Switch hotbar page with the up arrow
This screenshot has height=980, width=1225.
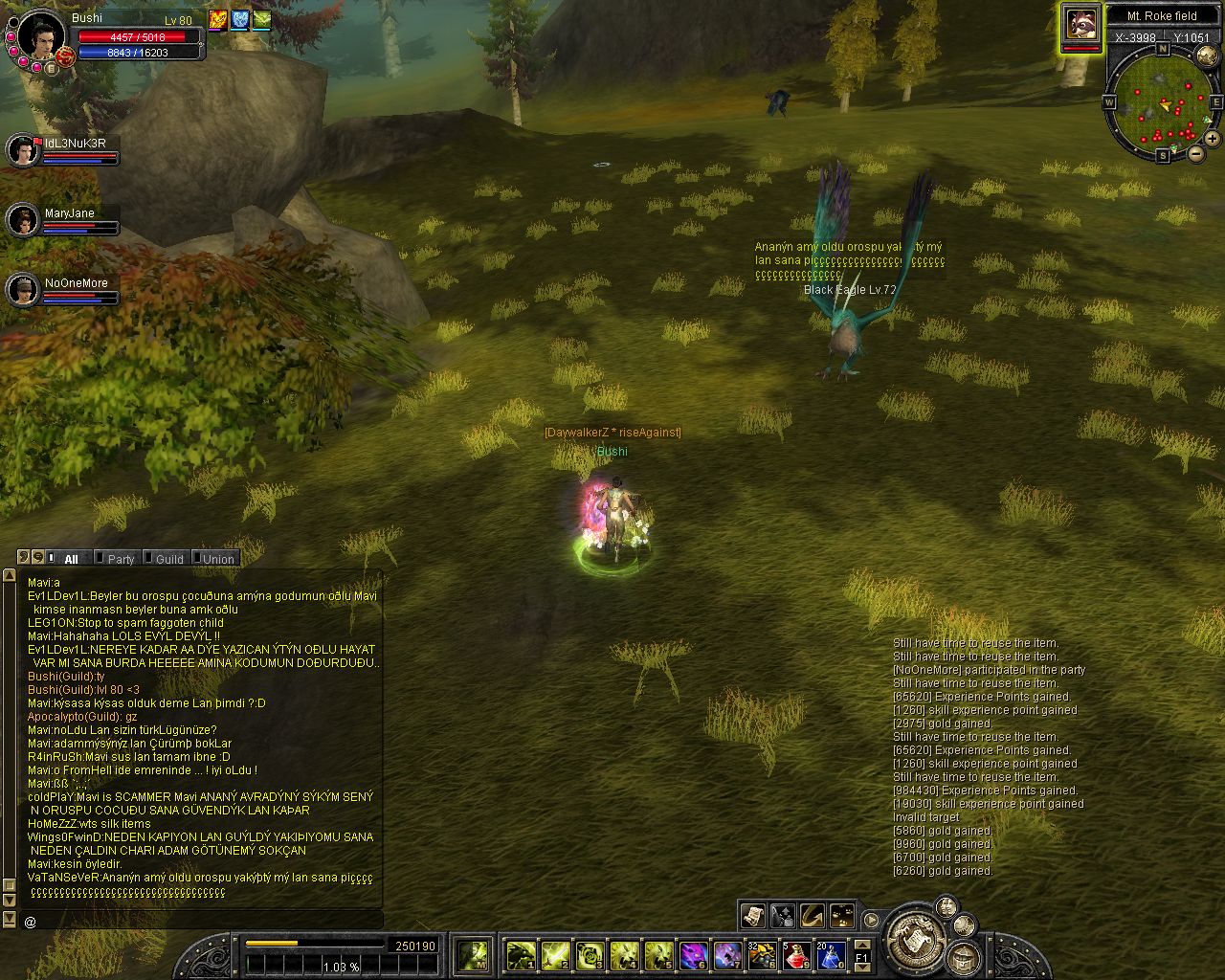tap(861, 945)
